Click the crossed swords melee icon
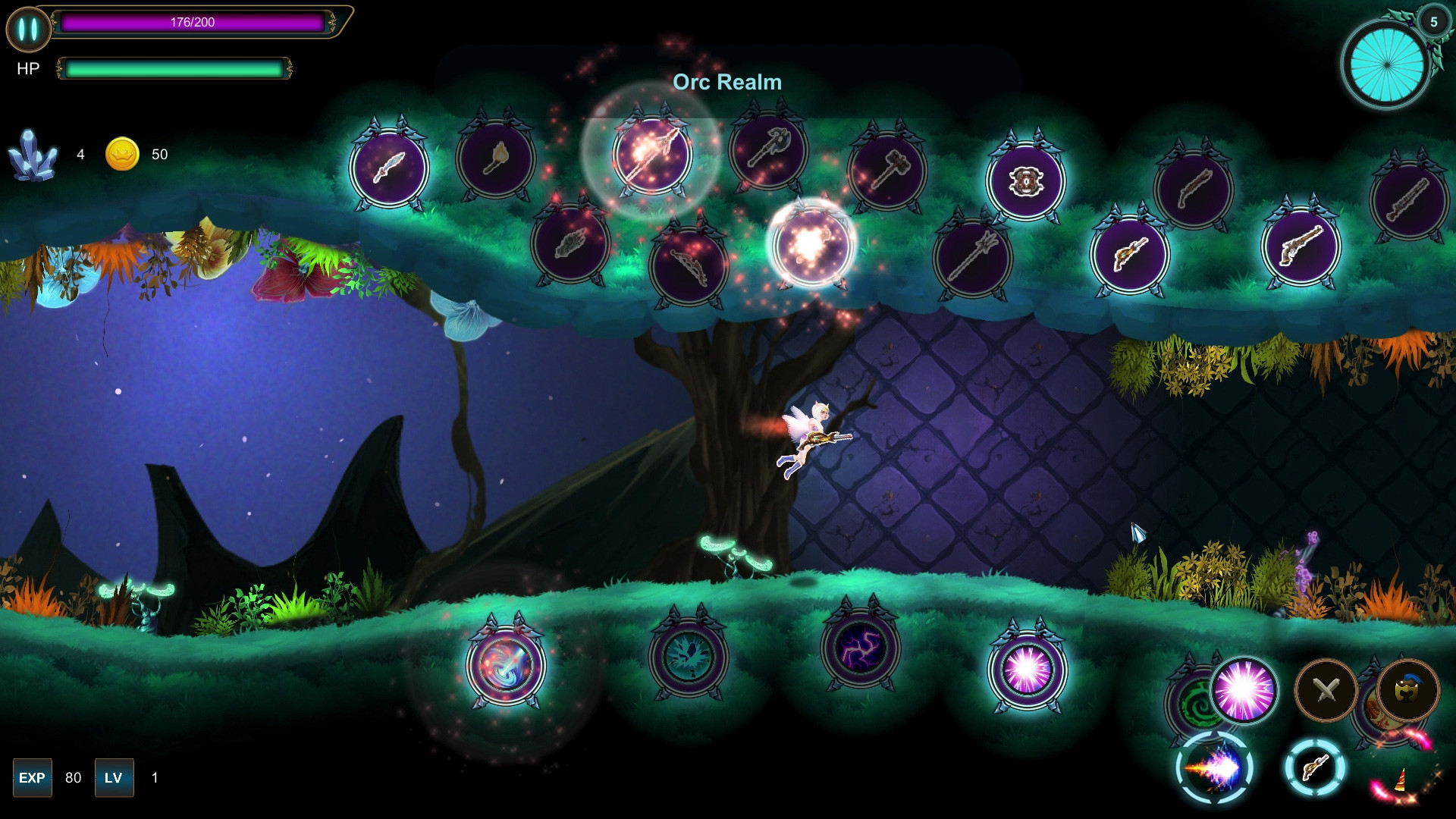This screenshot has width=1456, height=819. click(1325, 688)
